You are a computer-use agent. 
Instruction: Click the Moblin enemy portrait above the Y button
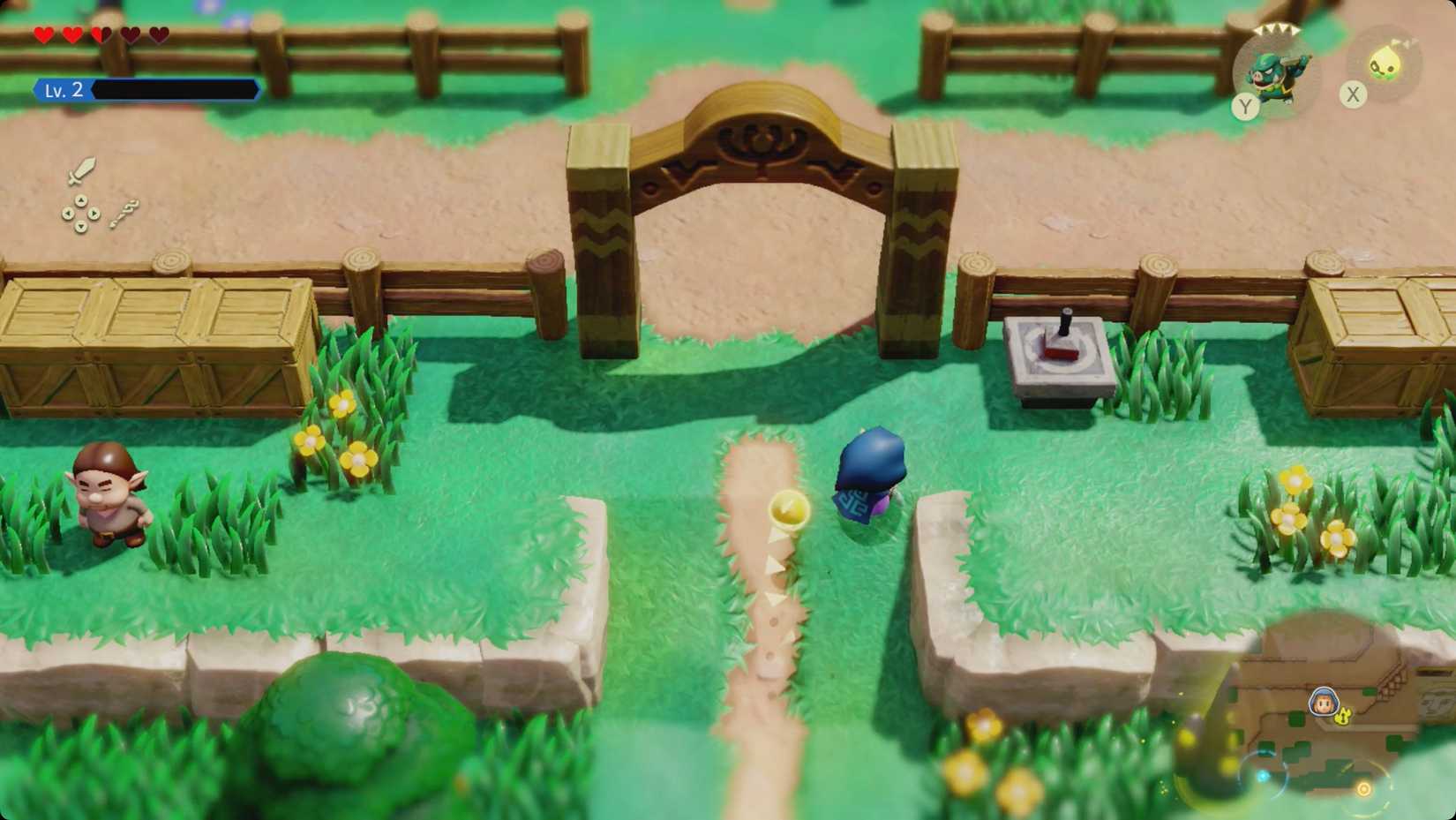click(1274, 72)
